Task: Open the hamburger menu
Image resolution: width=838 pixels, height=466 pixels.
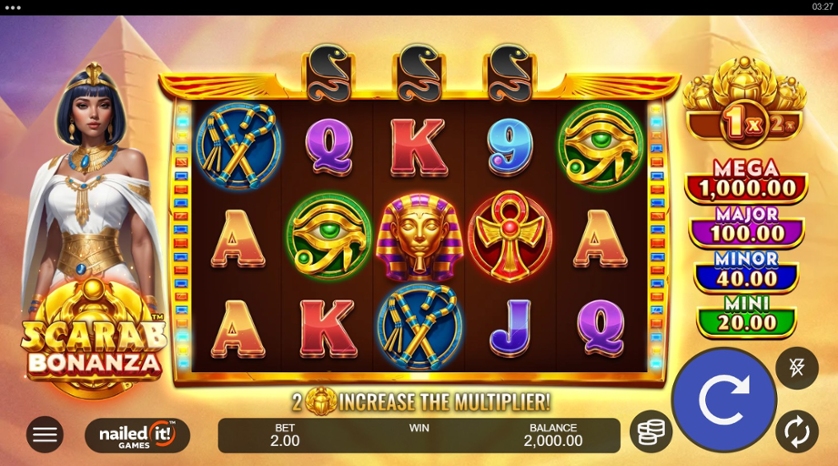Action: [44, 434]
